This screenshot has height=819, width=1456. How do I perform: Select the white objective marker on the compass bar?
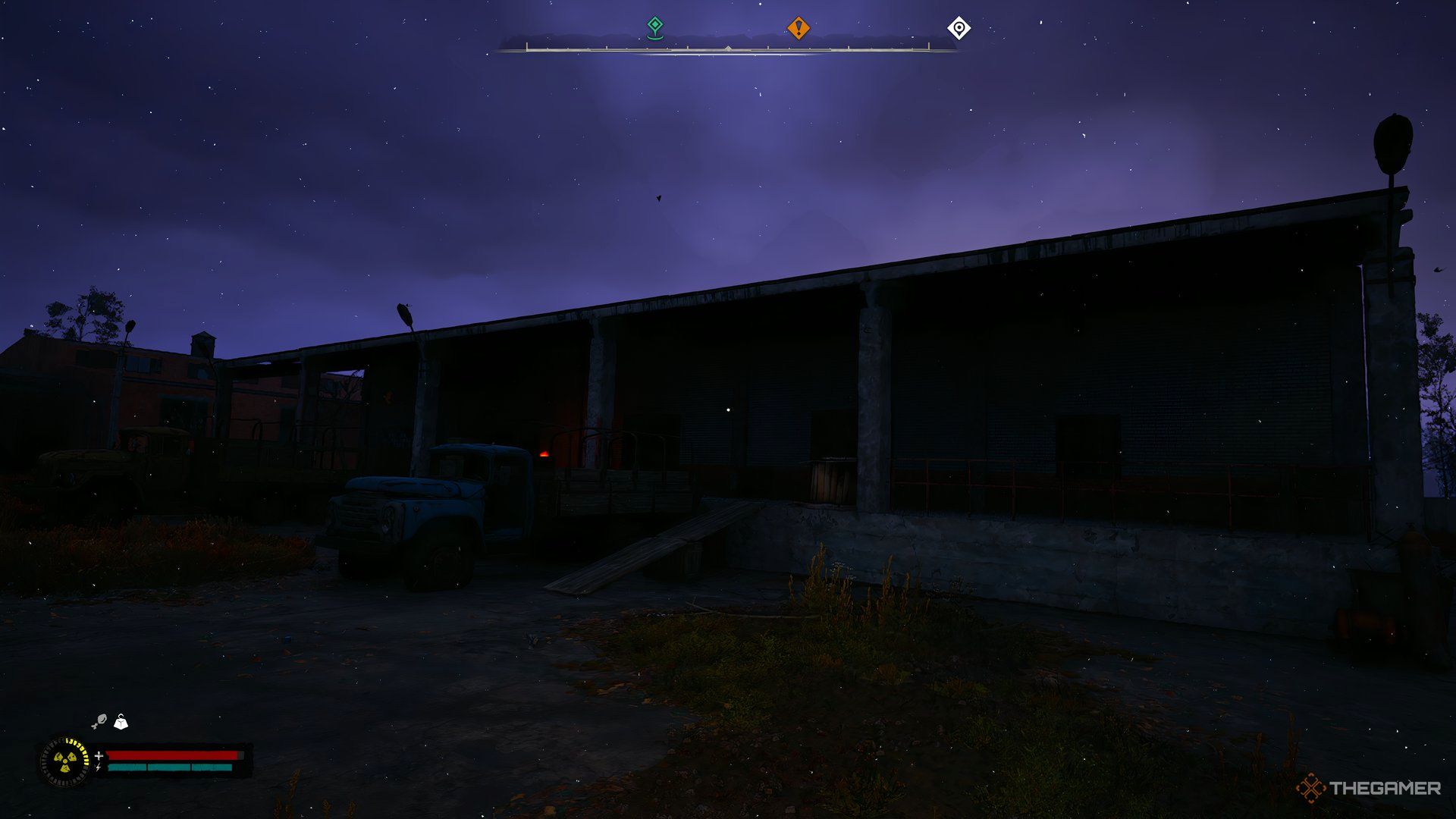click(960, 27)
